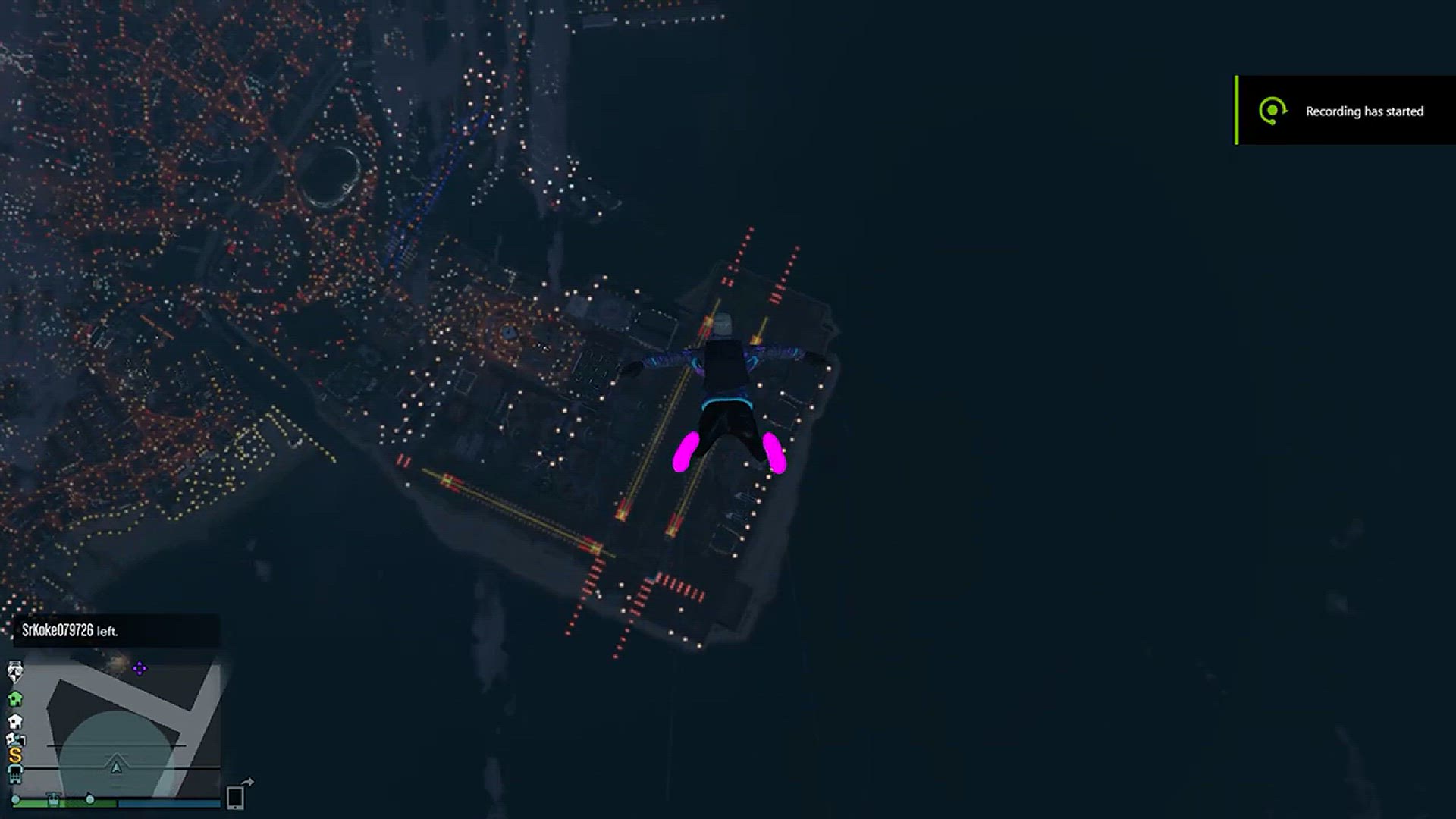Click the "SrKoke079726 left" feed message
Screen dimensions: 1456x819
pyautogui.click(x=70, y=631)
